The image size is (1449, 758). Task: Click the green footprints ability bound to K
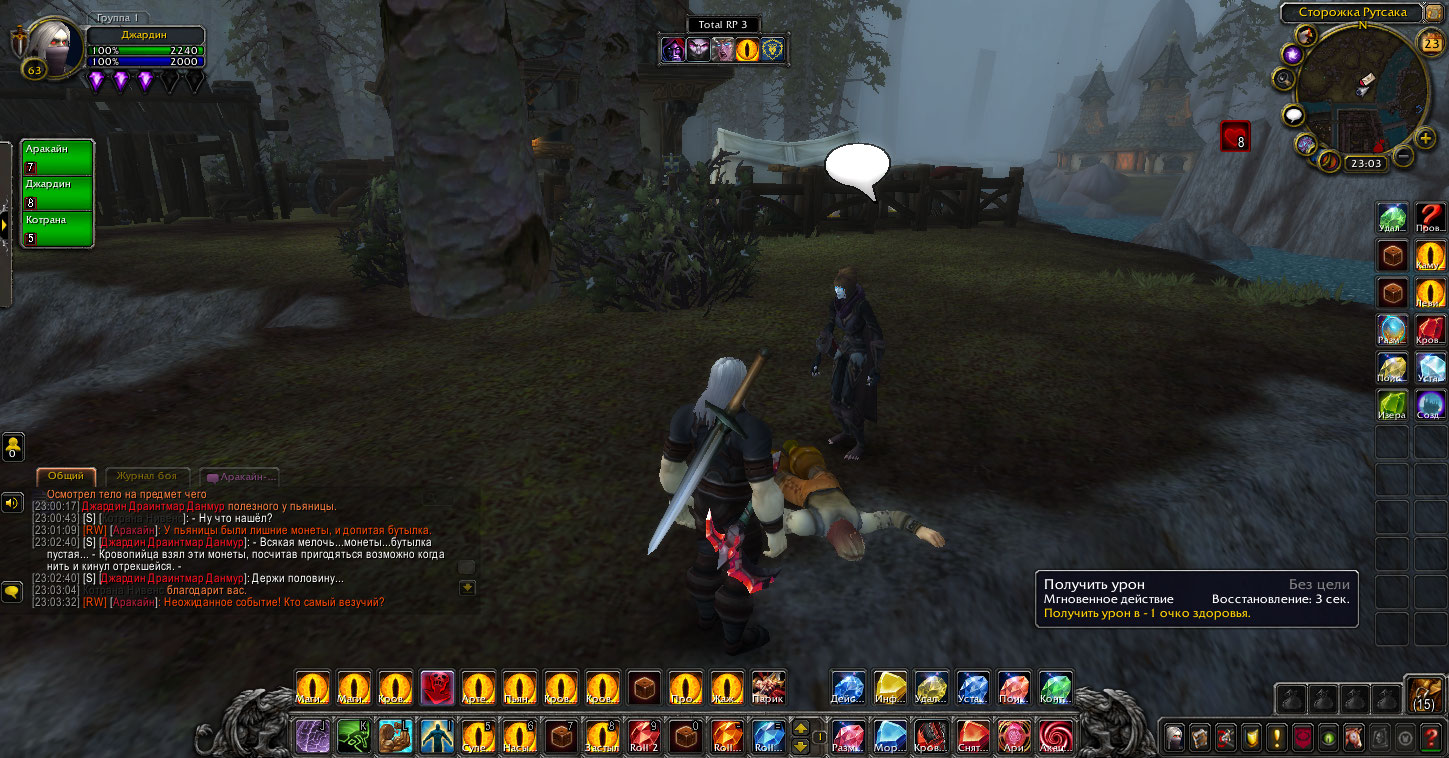click(353, 737)
